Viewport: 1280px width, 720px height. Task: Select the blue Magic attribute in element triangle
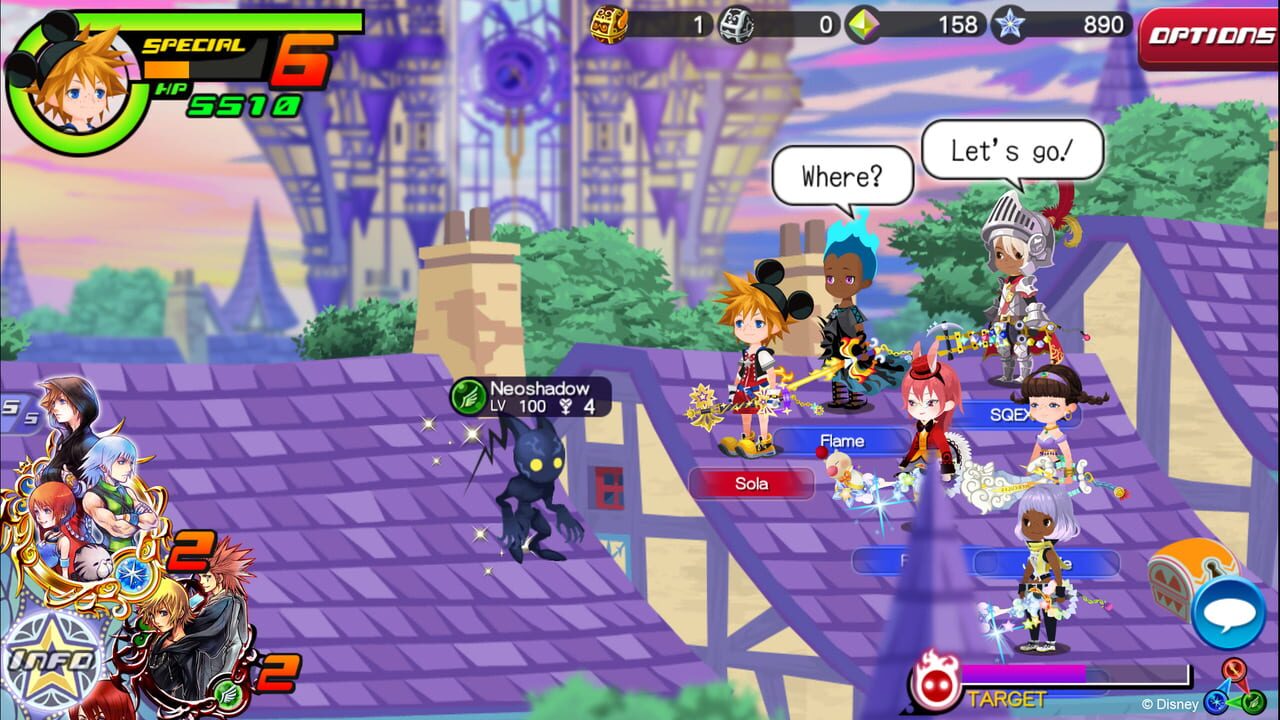point(1216,702)
